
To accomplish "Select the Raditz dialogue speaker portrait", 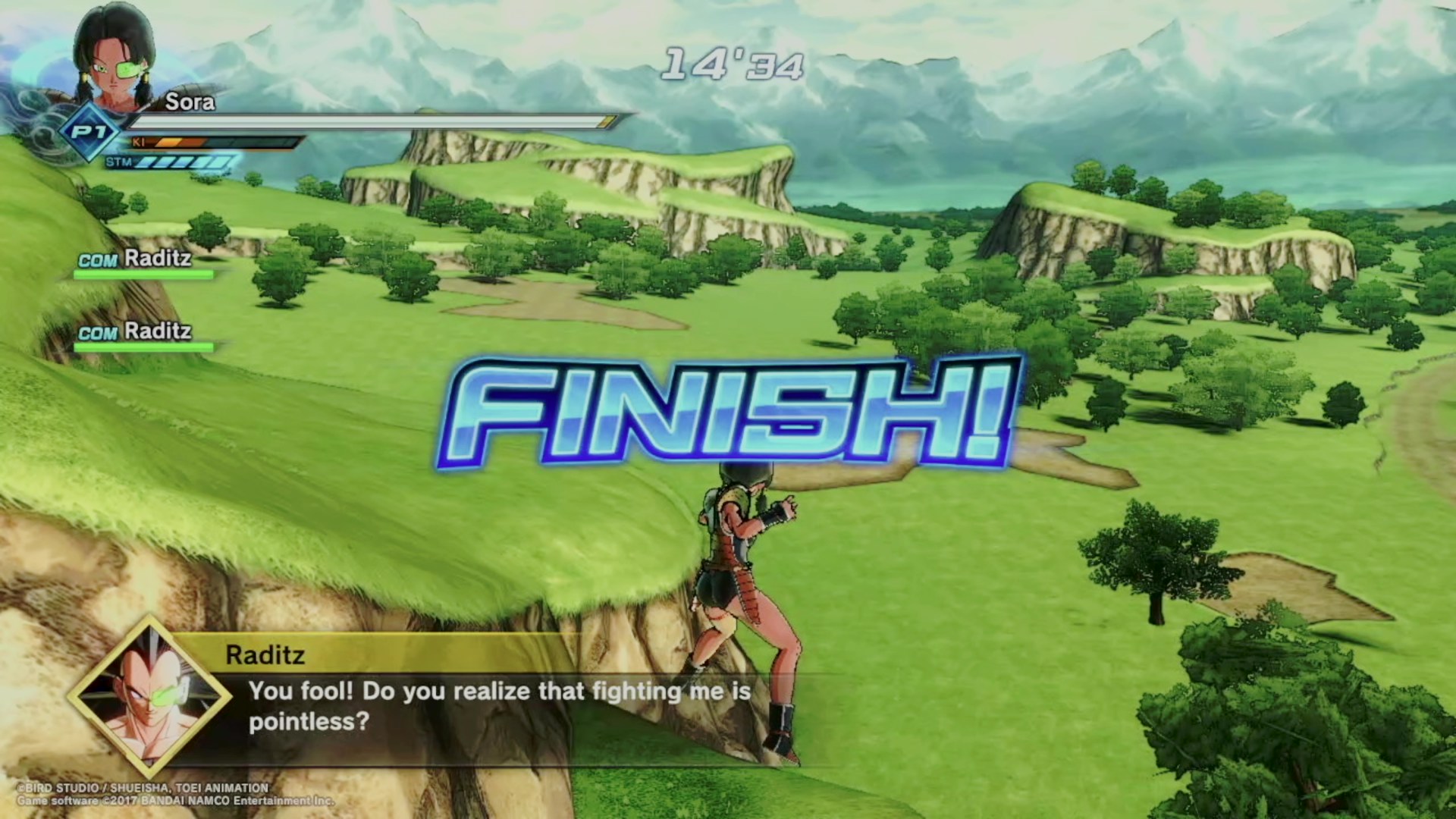I will pos(149,695).
